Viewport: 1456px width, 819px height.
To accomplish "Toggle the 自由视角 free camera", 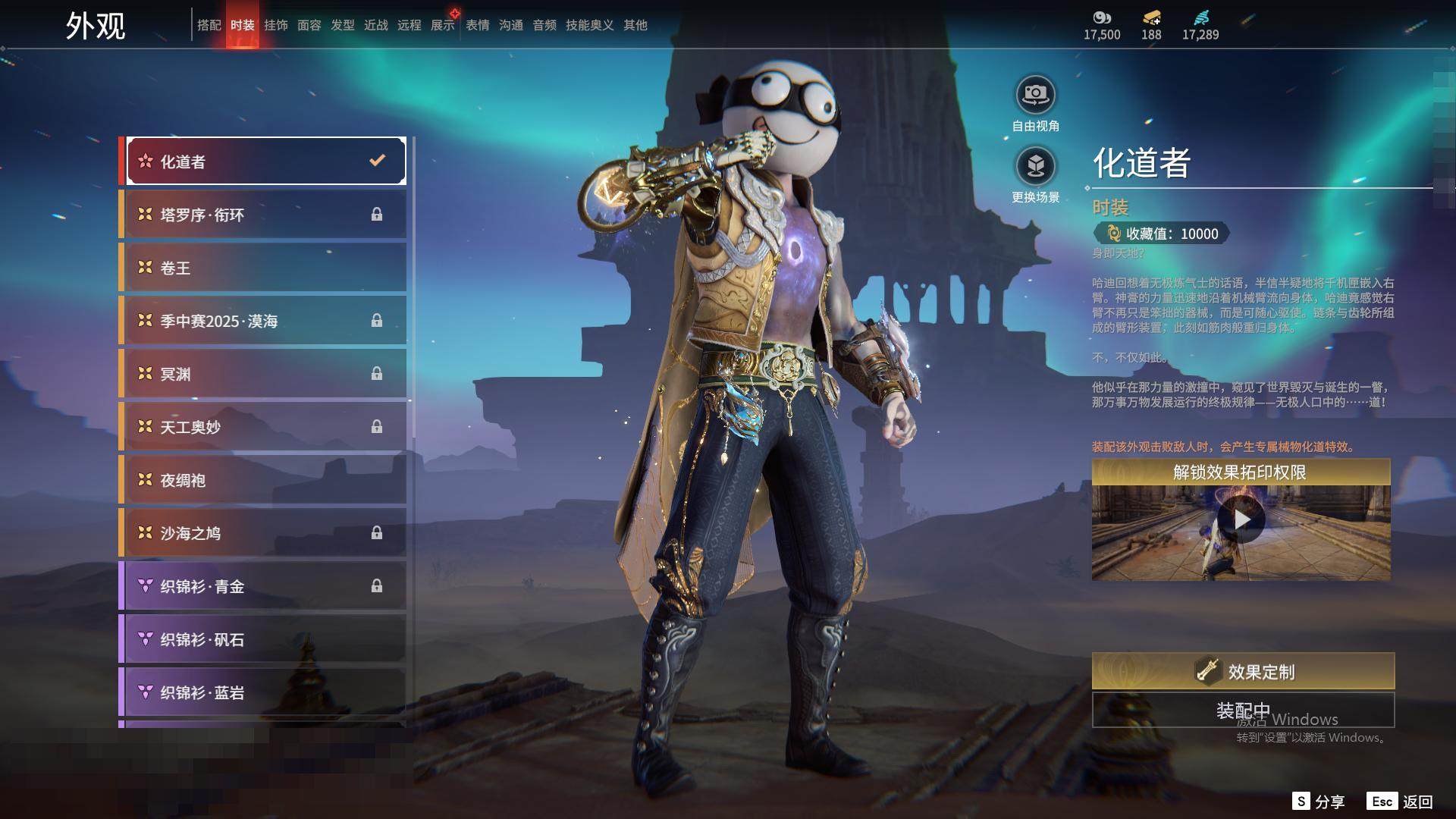I will (1035, 96).
